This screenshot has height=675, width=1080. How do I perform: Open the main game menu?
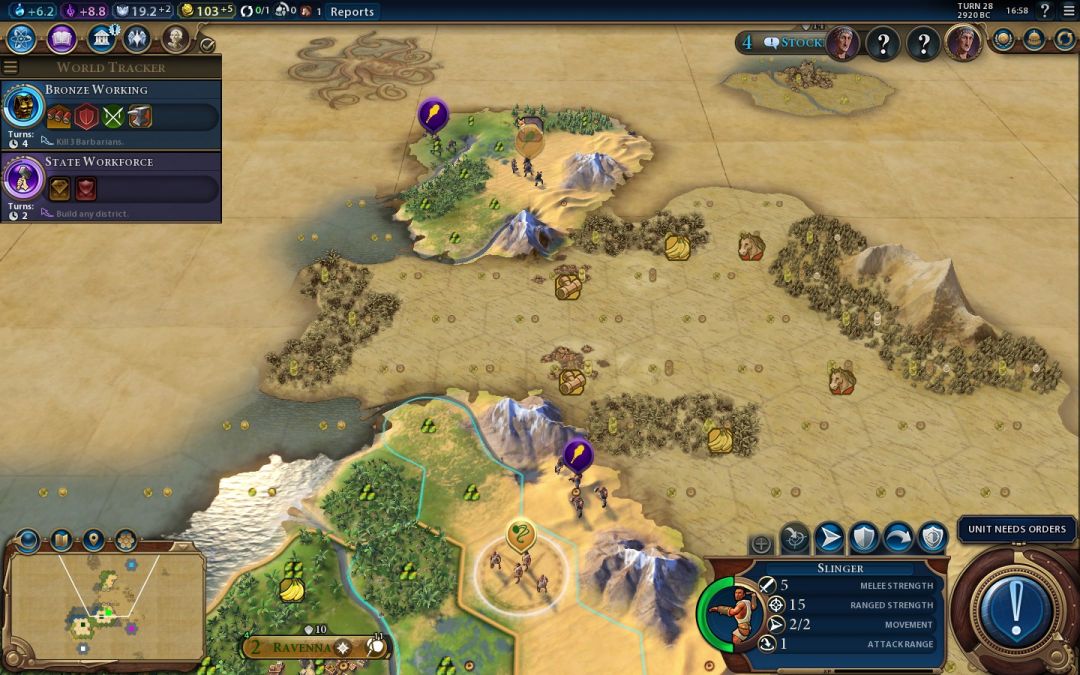pos(1066,11)
